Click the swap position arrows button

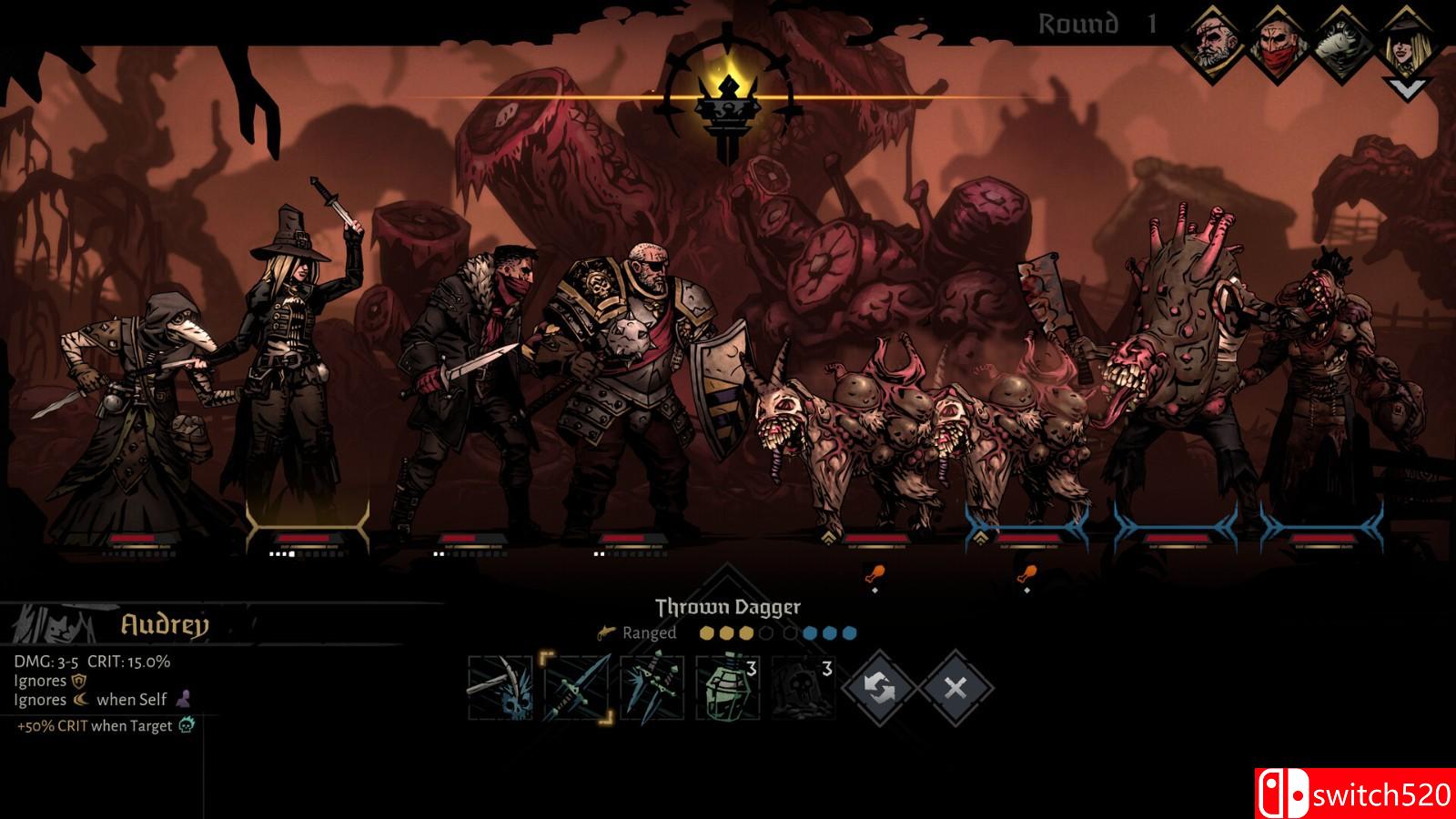tap(879, 688)
